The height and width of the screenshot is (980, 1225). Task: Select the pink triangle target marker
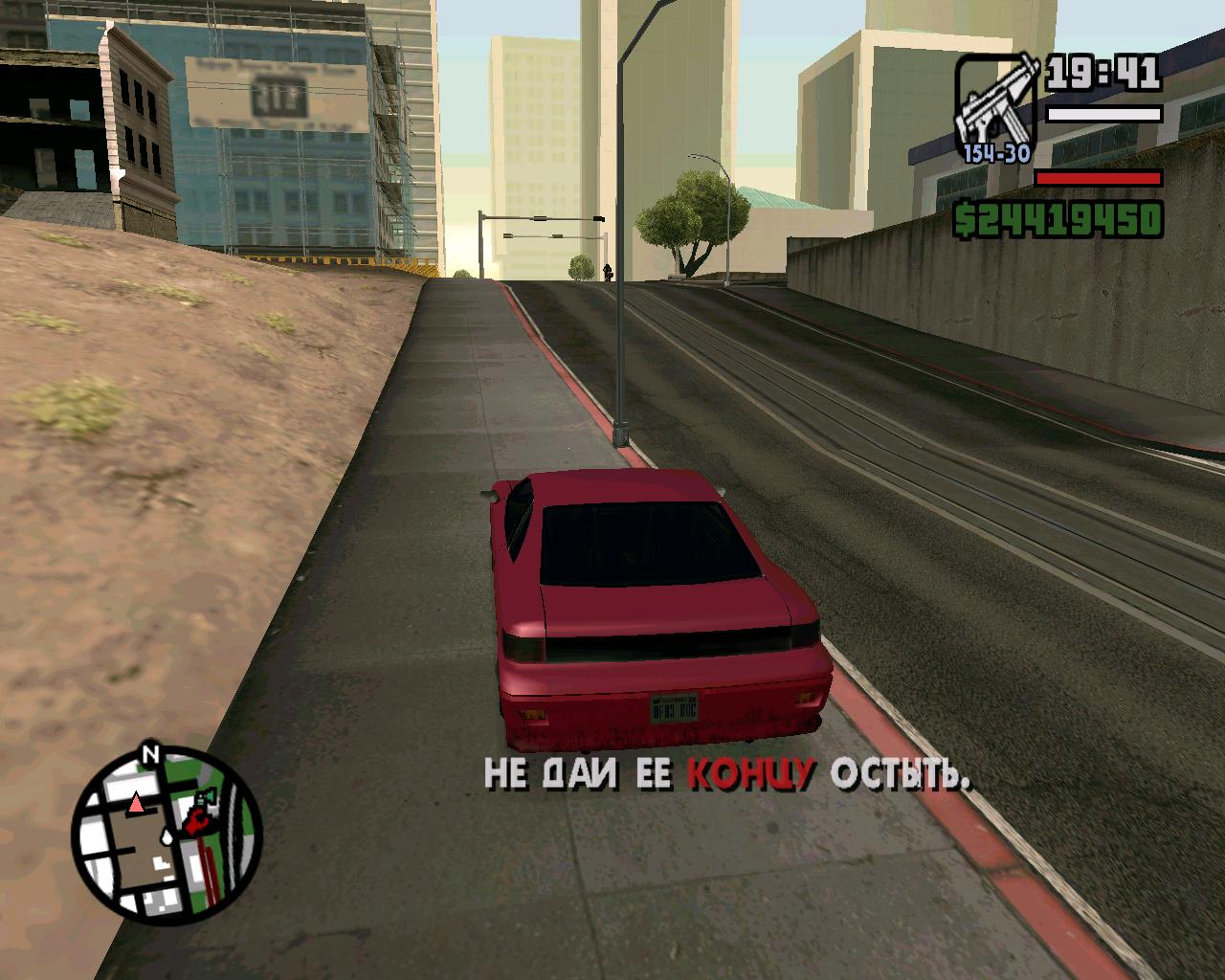pyautogui.click(x=137, y=803)
